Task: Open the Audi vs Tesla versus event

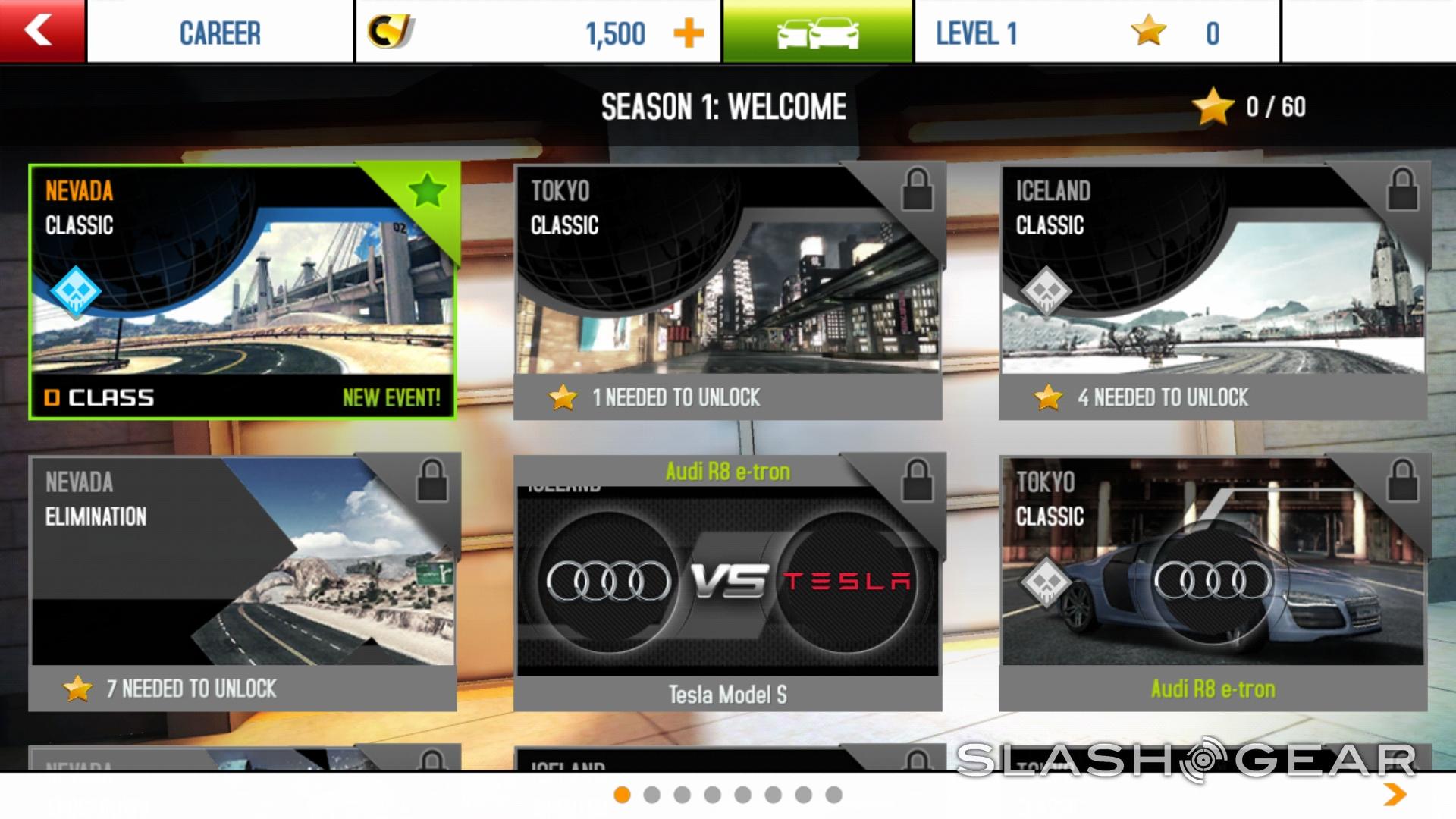Action: coord(727,582)
